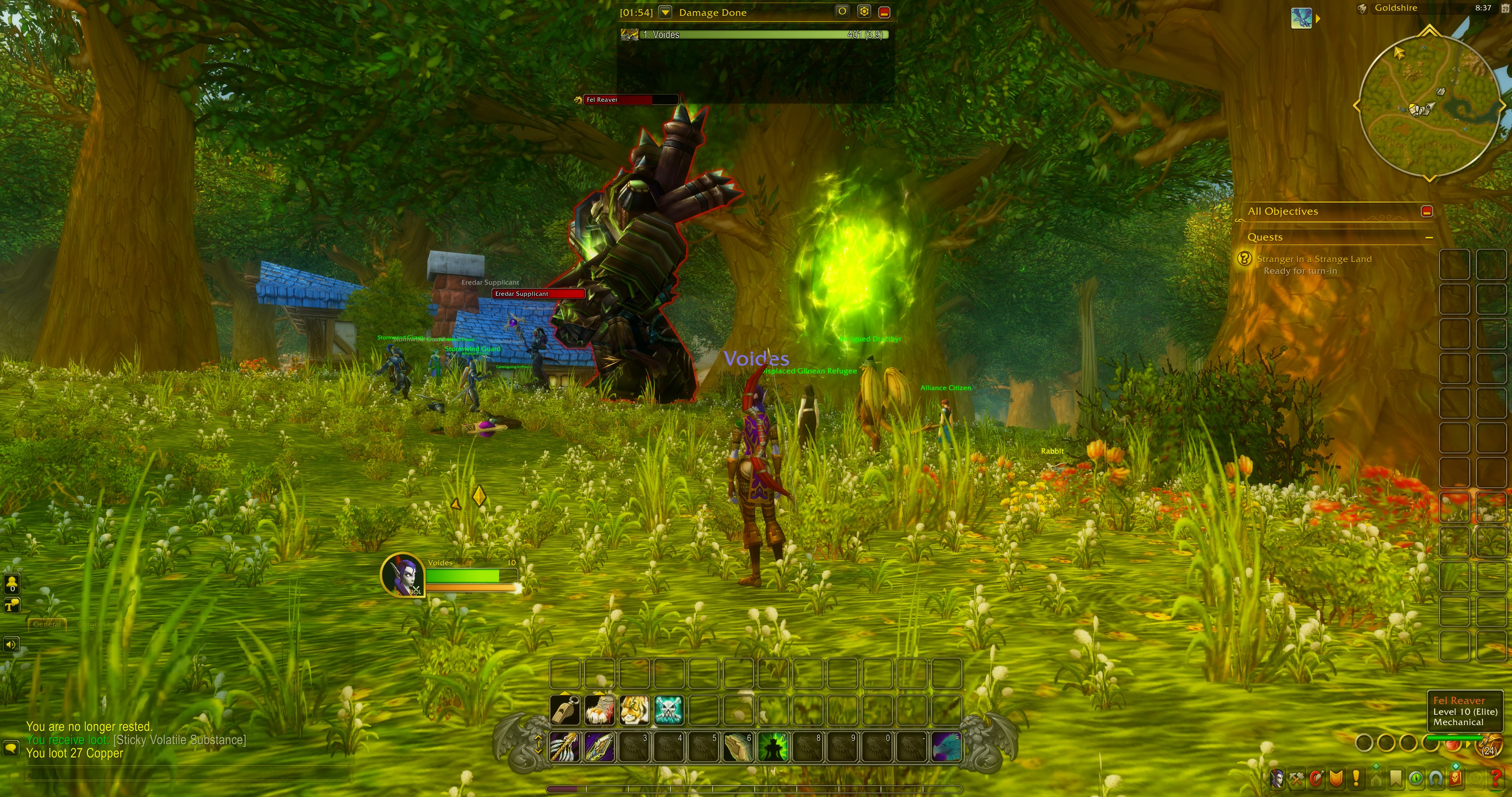Image resolution: width=1512 pixels, height=797 pixels.
Task: Open damage meter gear settings
Action: click(x=863, y=12)
